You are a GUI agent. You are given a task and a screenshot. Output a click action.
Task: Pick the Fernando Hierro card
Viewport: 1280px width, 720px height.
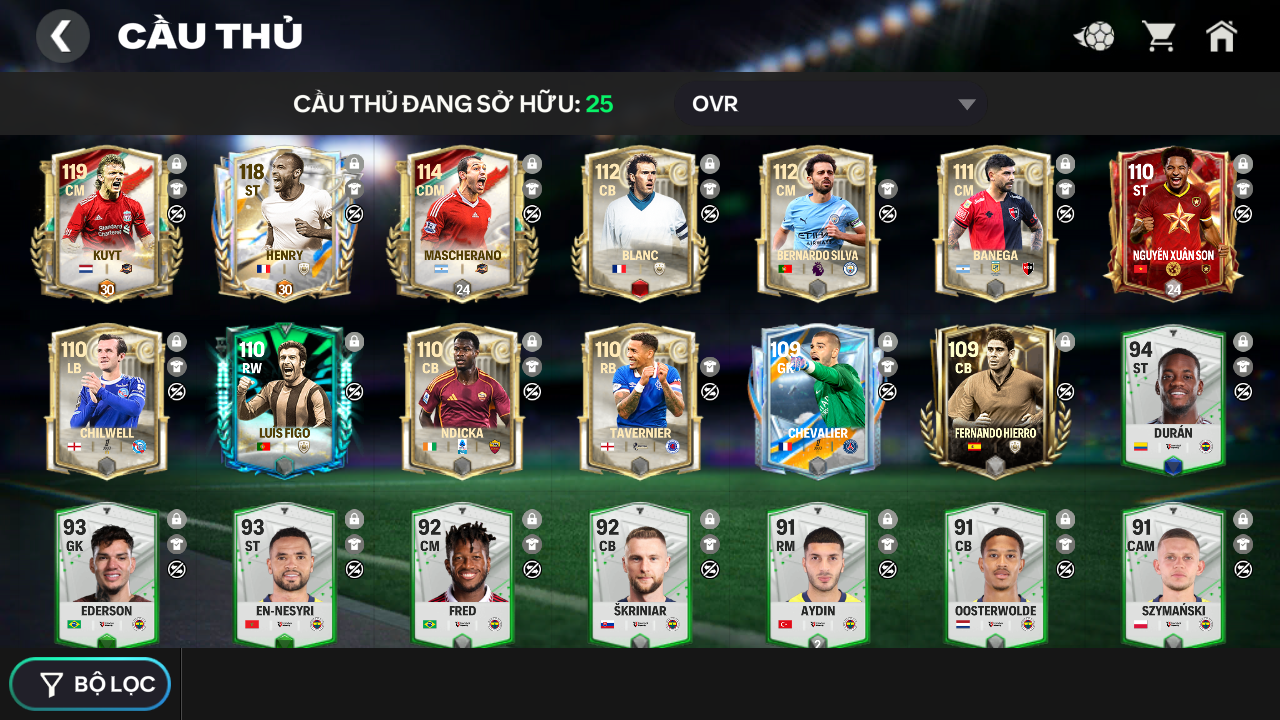point(995,401)
